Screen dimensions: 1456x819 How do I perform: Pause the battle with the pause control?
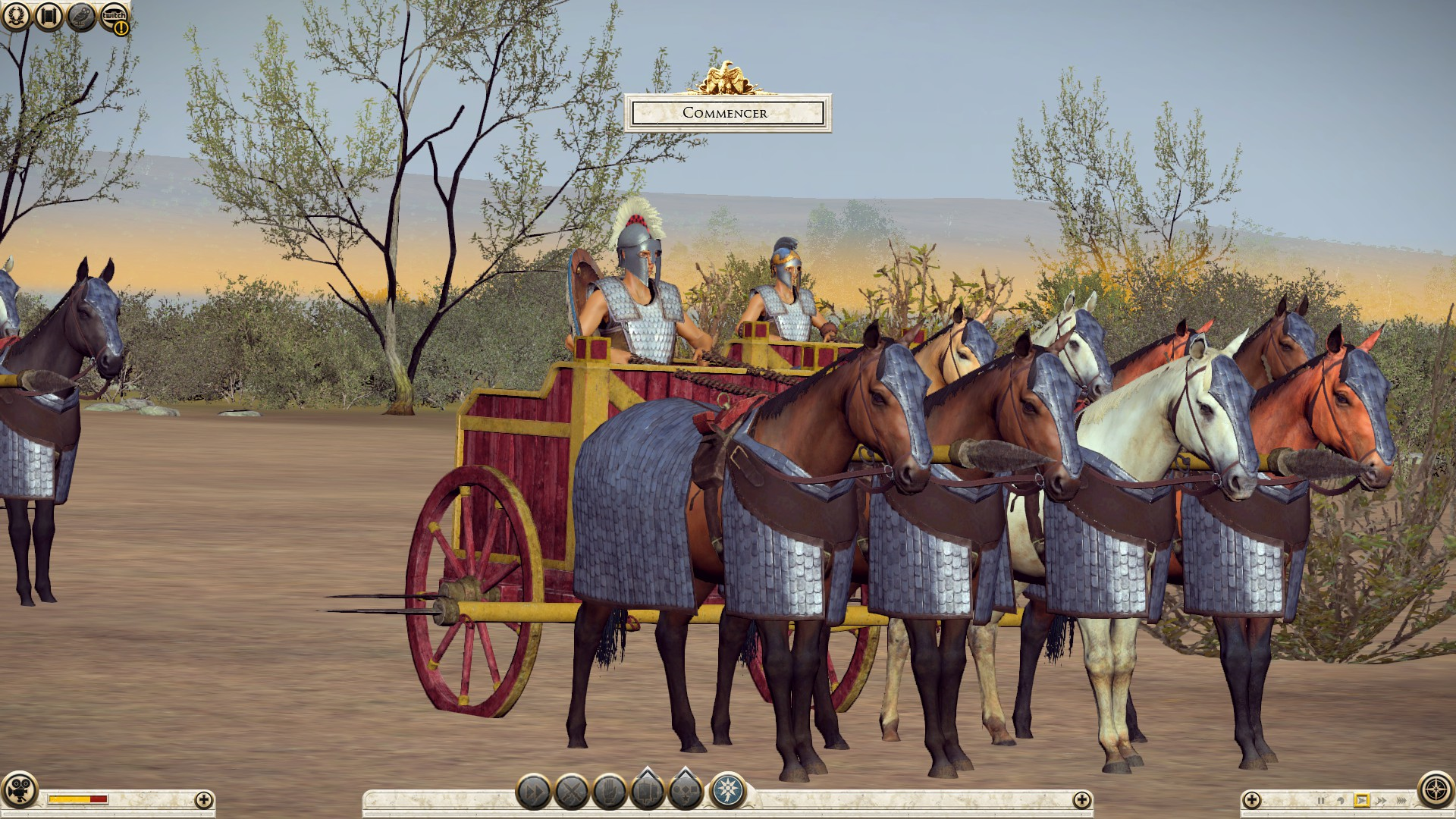click(1321, 801)
